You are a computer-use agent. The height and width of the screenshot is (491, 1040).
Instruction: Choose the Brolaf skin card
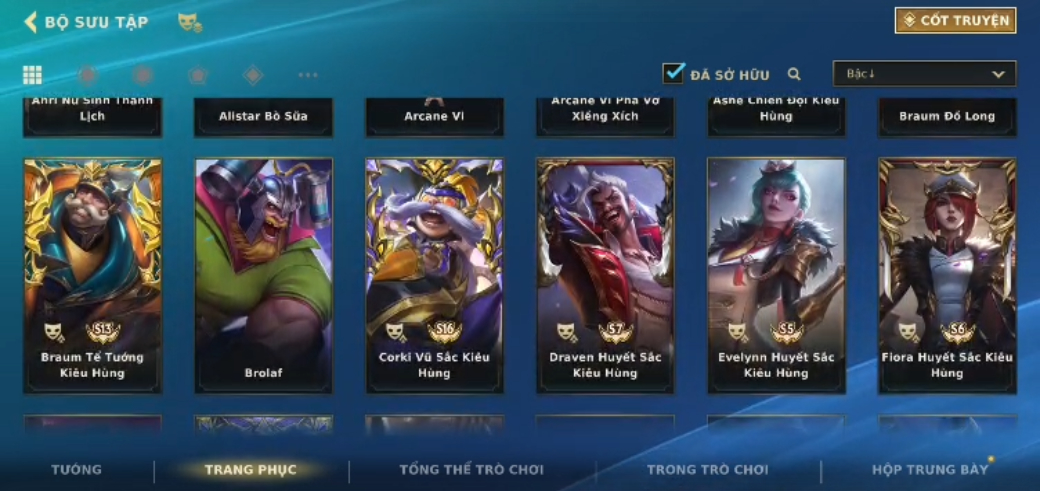pos(264,275)
